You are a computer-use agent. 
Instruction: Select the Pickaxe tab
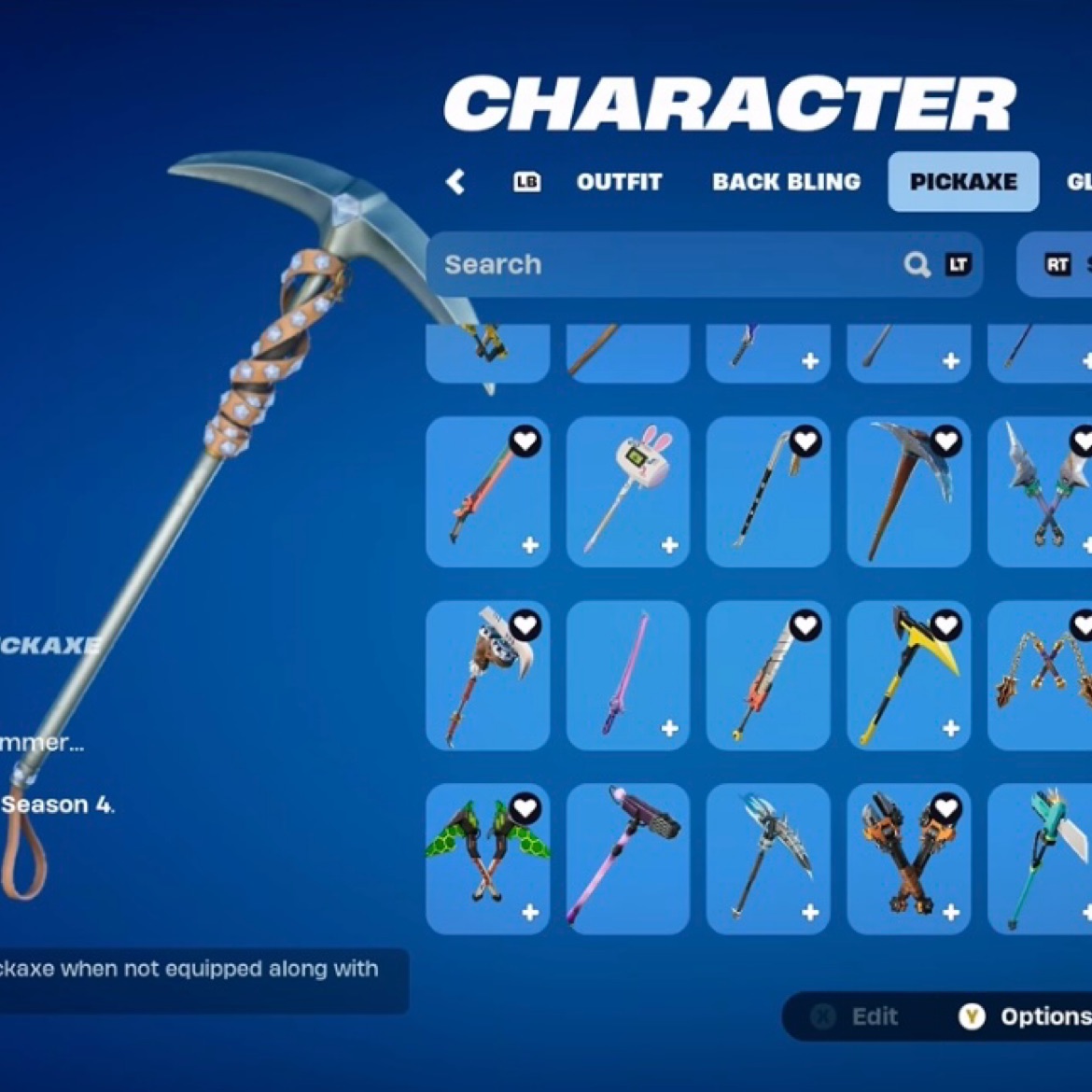point(962,182)
